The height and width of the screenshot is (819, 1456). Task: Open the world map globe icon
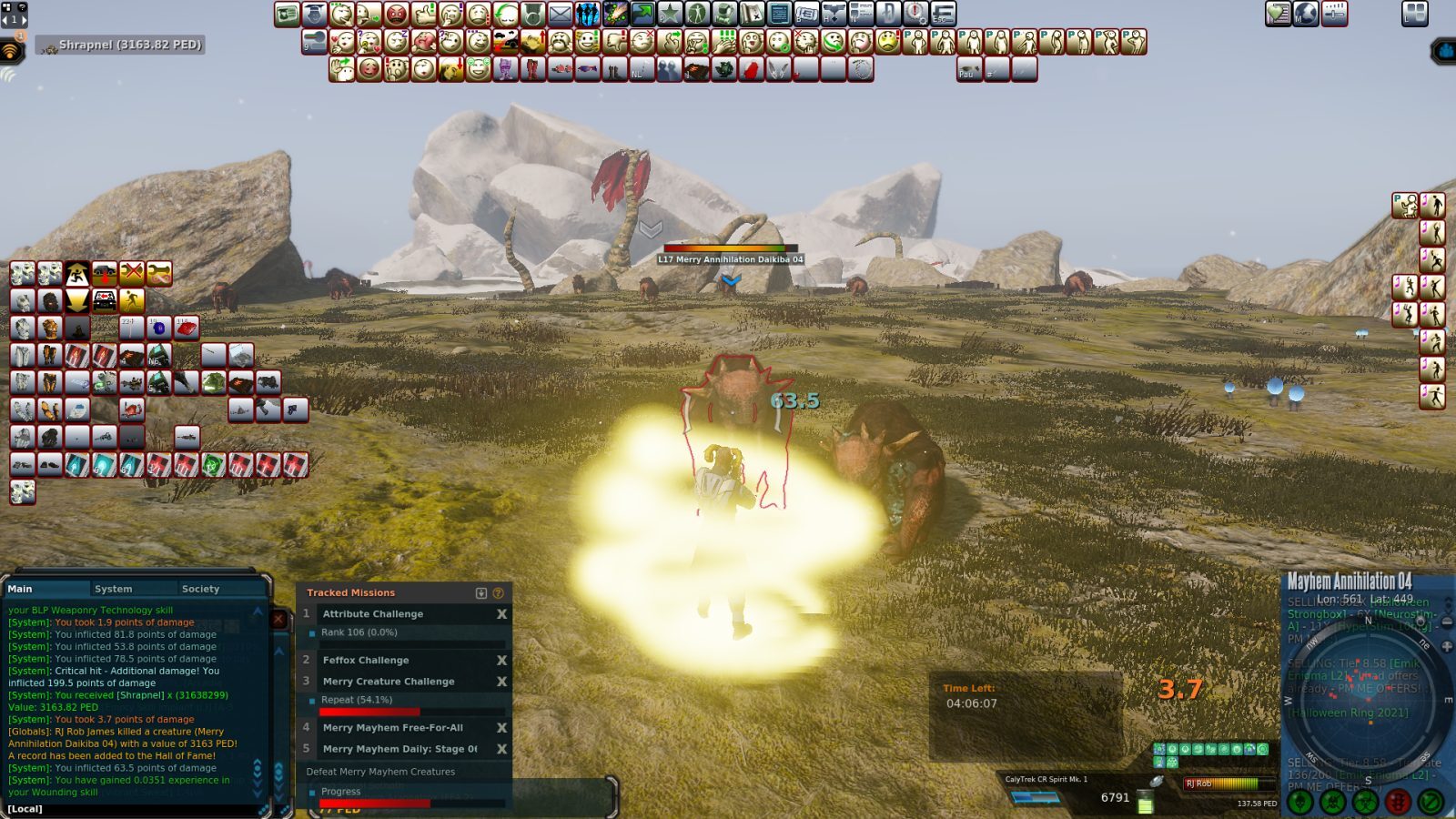pos(1306,13)
